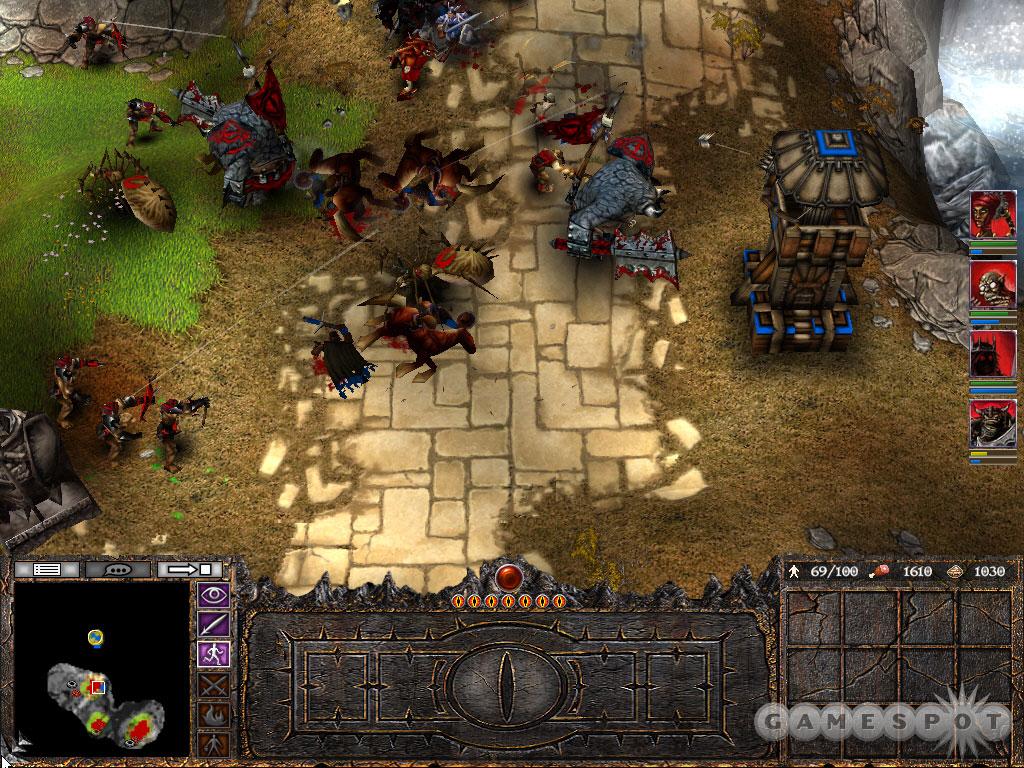Click on the minimap

click(x=101, y=668)
